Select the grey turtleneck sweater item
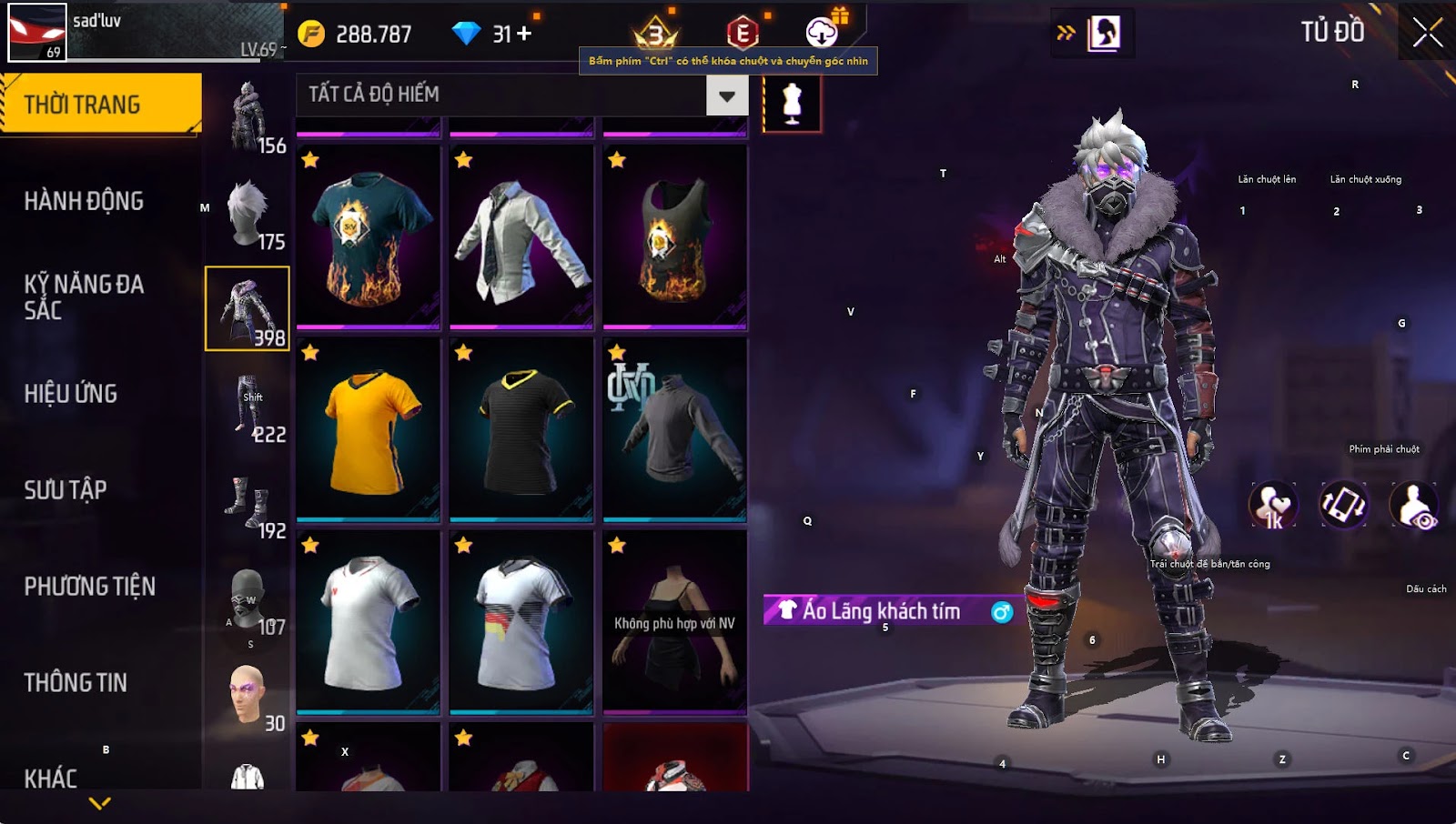Viewport: 1456px width, 824px height. point(675,429)
